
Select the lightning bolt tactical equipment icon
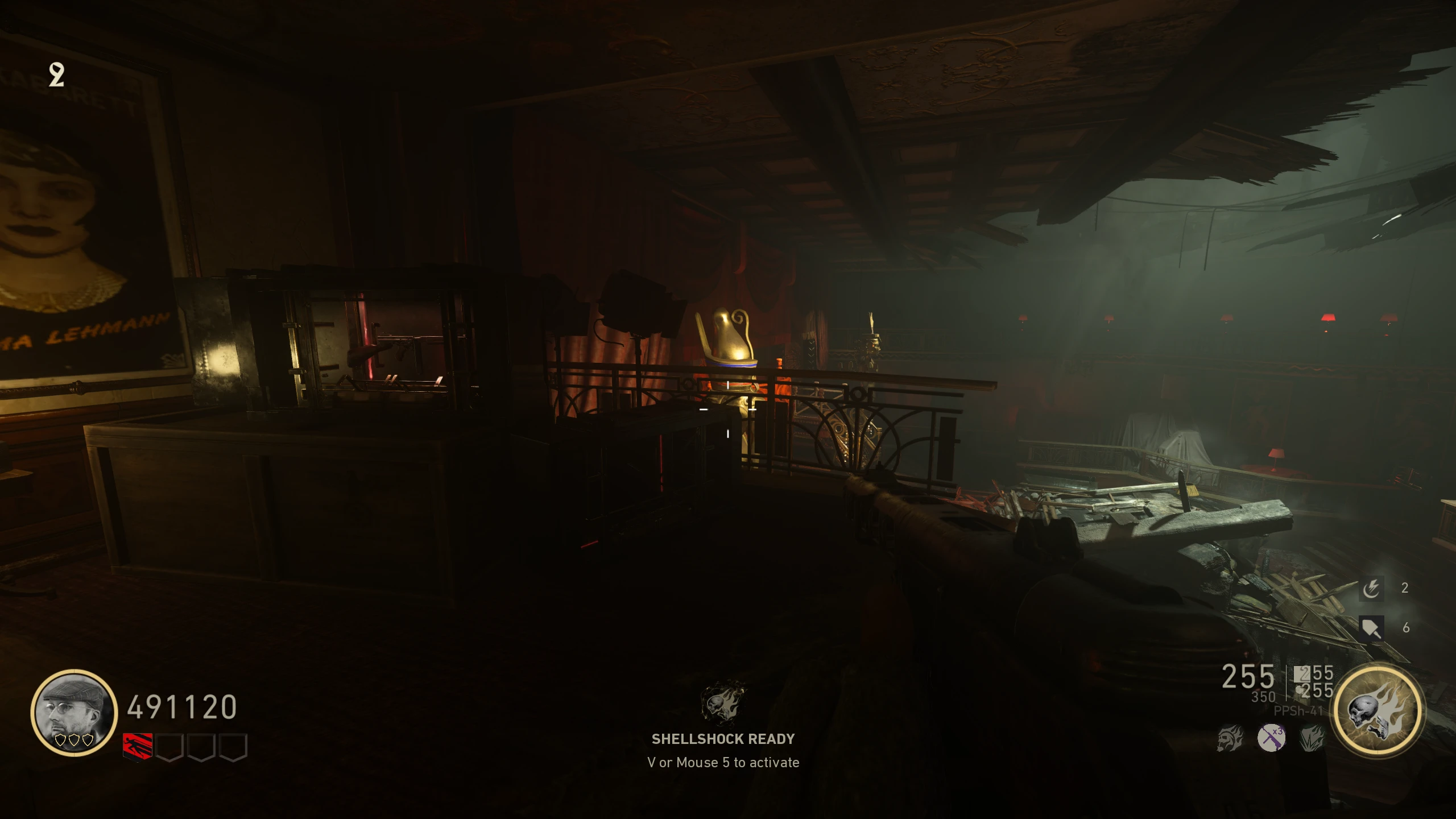[x=1371, y=589]
